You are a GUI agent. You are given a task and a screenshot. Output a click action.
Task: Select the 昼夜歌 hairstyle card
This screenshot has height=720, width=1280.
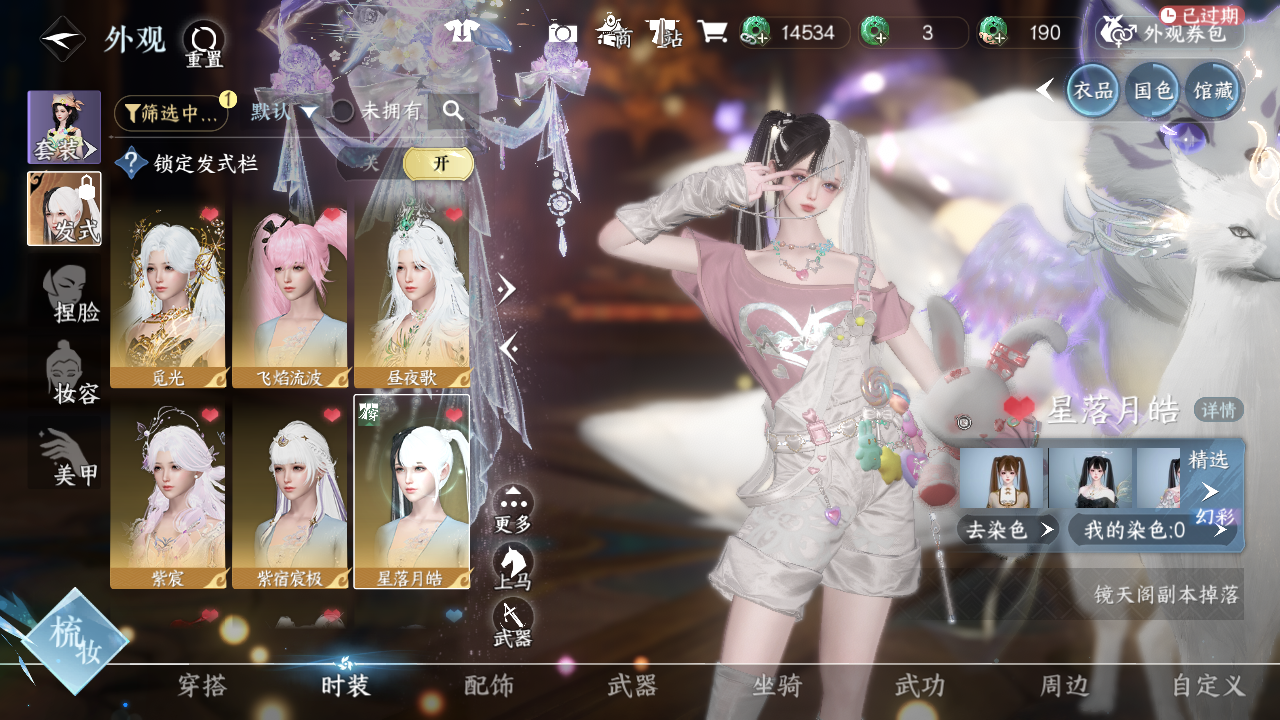coord(412,292)
